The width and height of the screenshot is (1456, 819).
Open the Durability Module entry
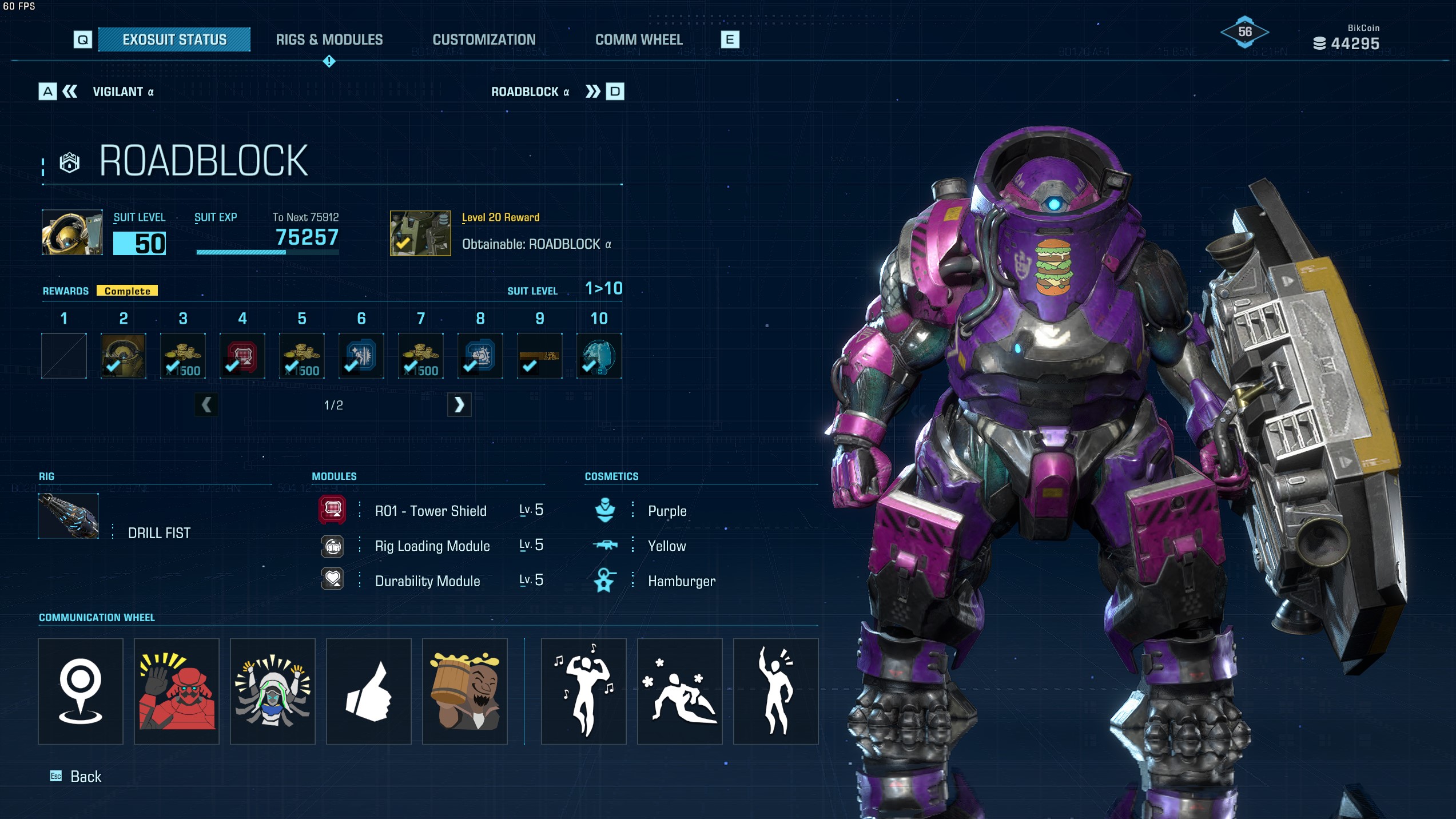[427, 581]
